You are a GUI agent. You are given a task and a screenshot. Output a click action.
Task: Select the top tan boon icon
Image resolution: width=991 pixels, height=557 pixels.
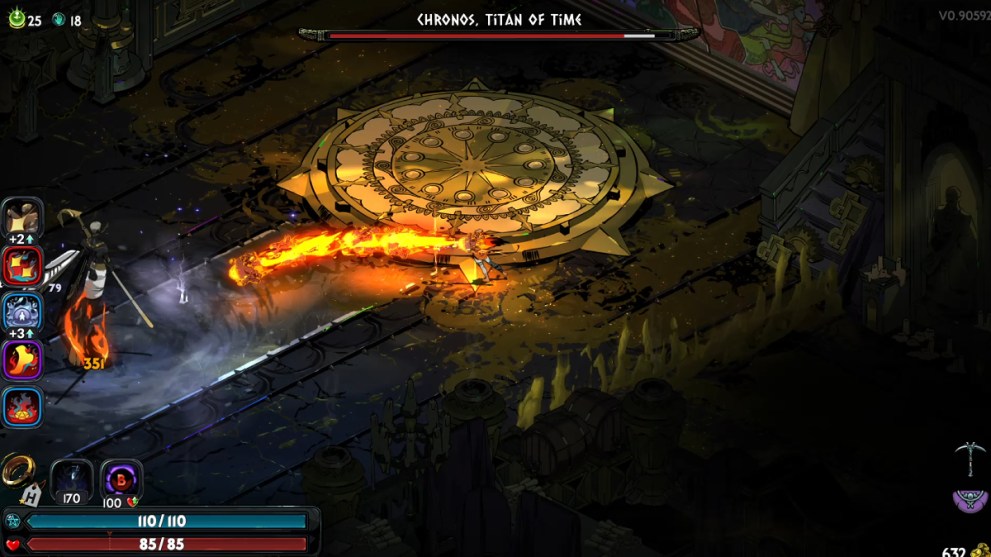point(22,217)
